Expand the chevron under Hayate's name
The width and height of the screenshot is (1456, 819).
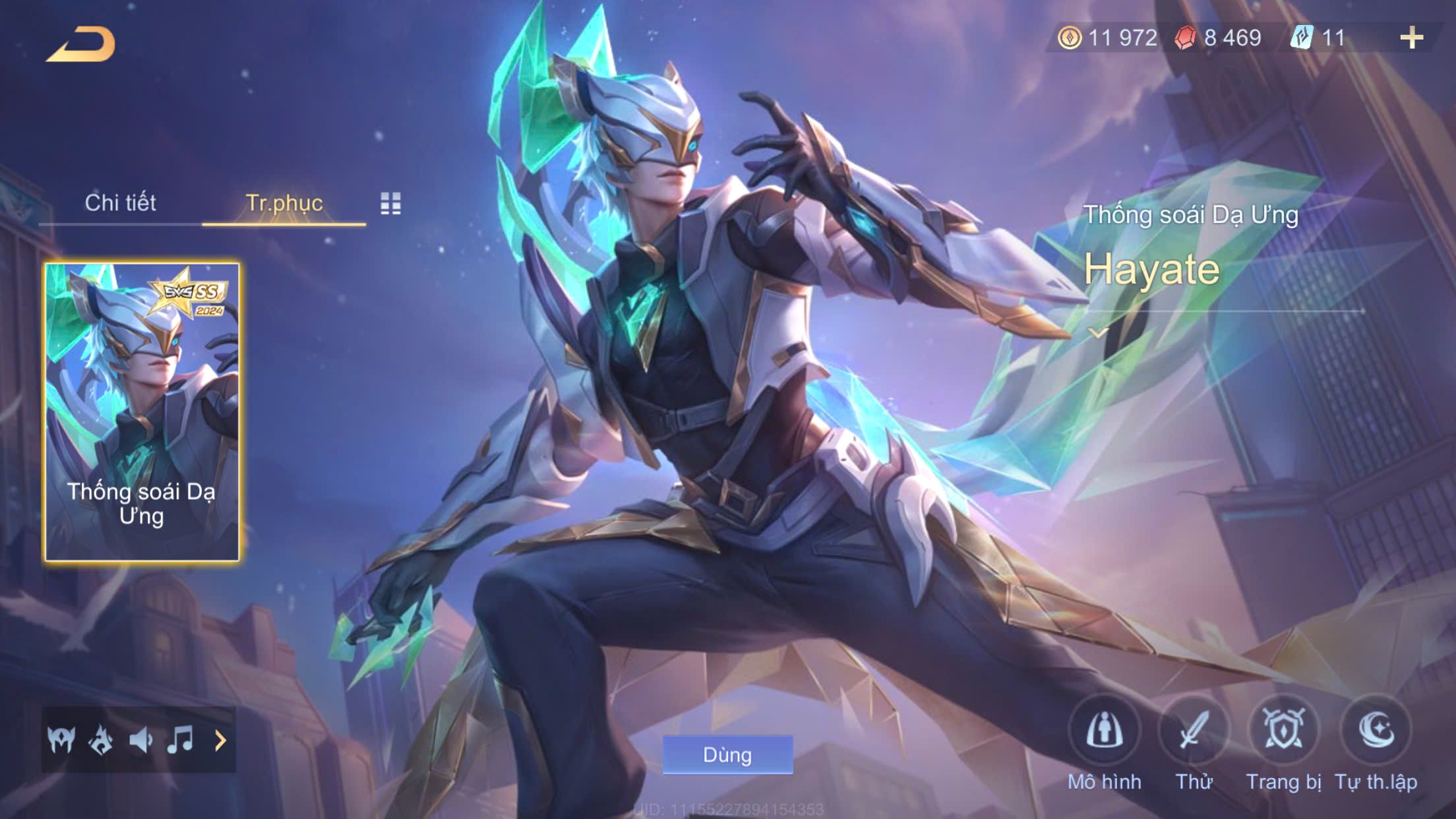[1098, 333]
